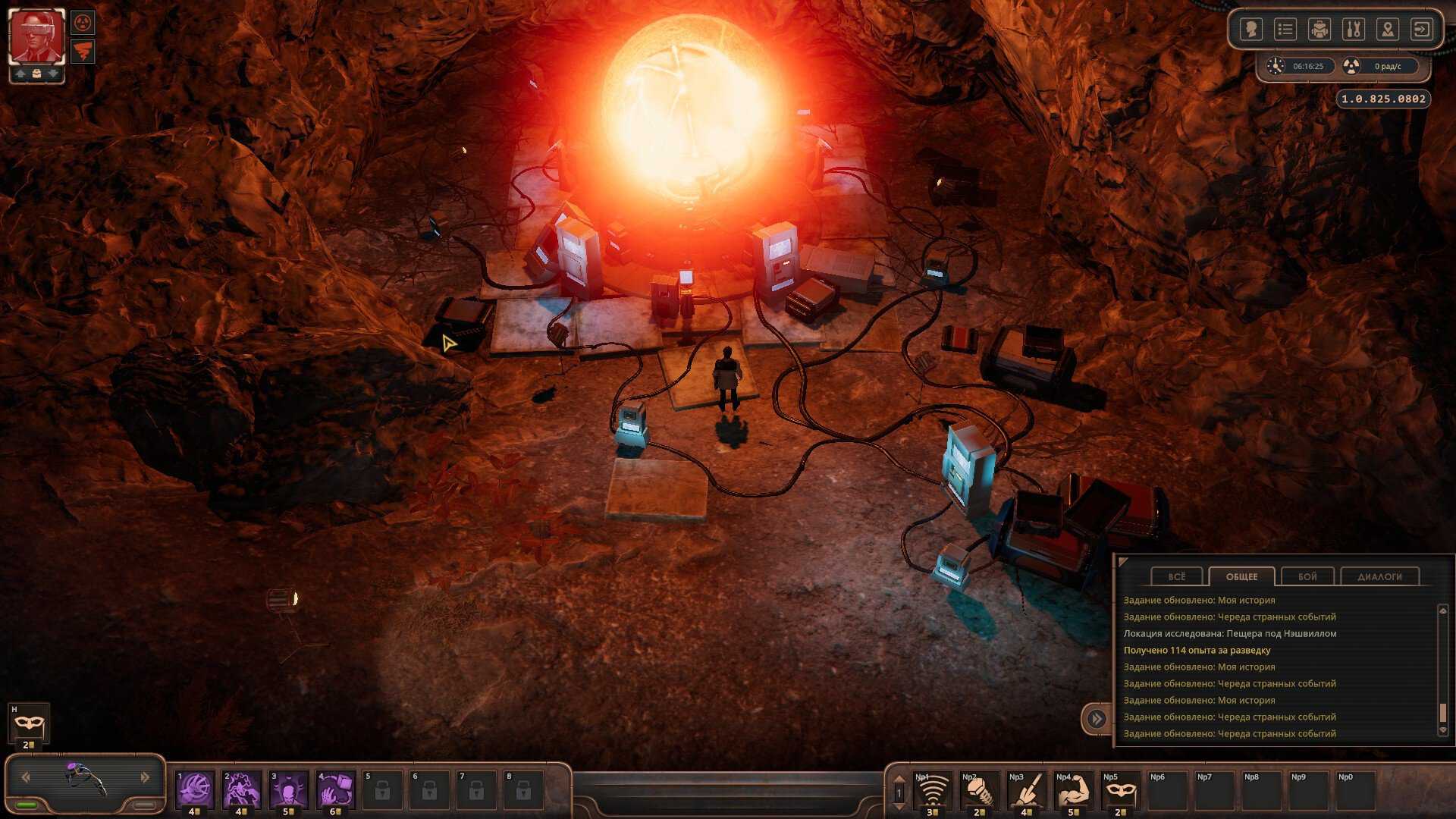This screenshot has width=1456, height=819.
Task: Switch chat log to БОЙ tab
Action: pos(1307,576)
